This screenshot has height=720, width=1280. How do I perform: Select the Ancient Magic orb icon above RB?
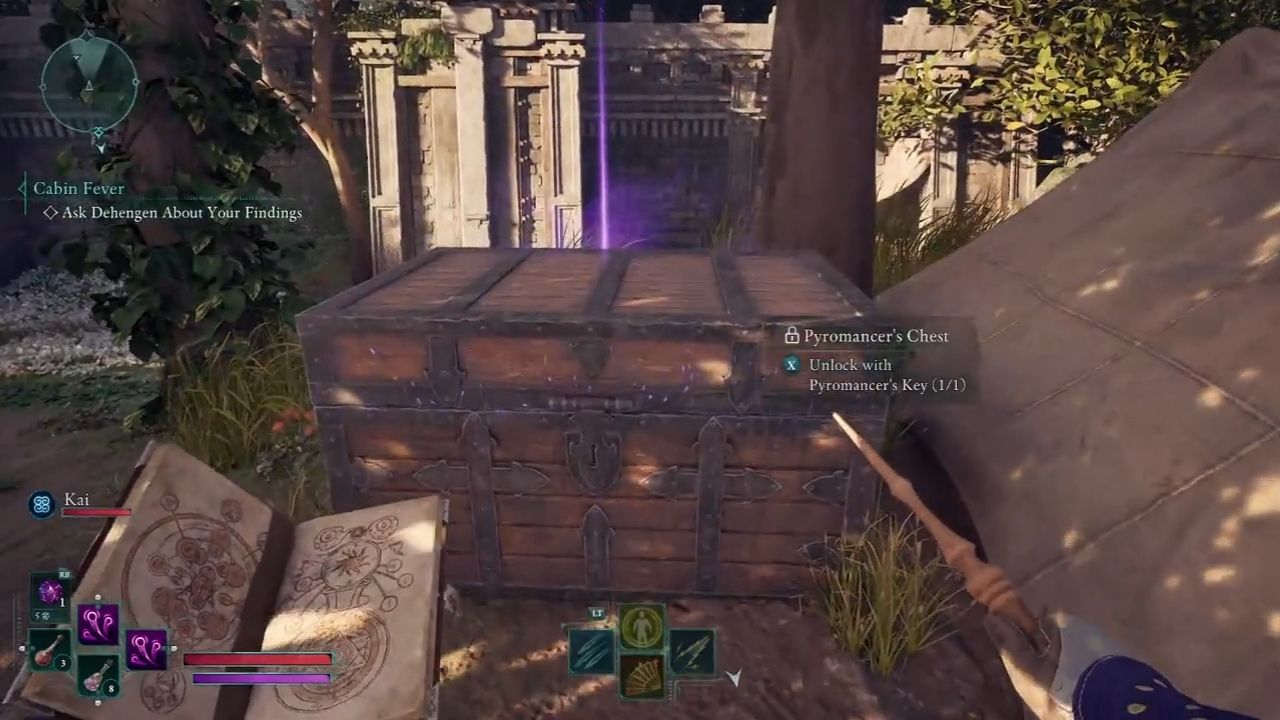pos(50,591)
